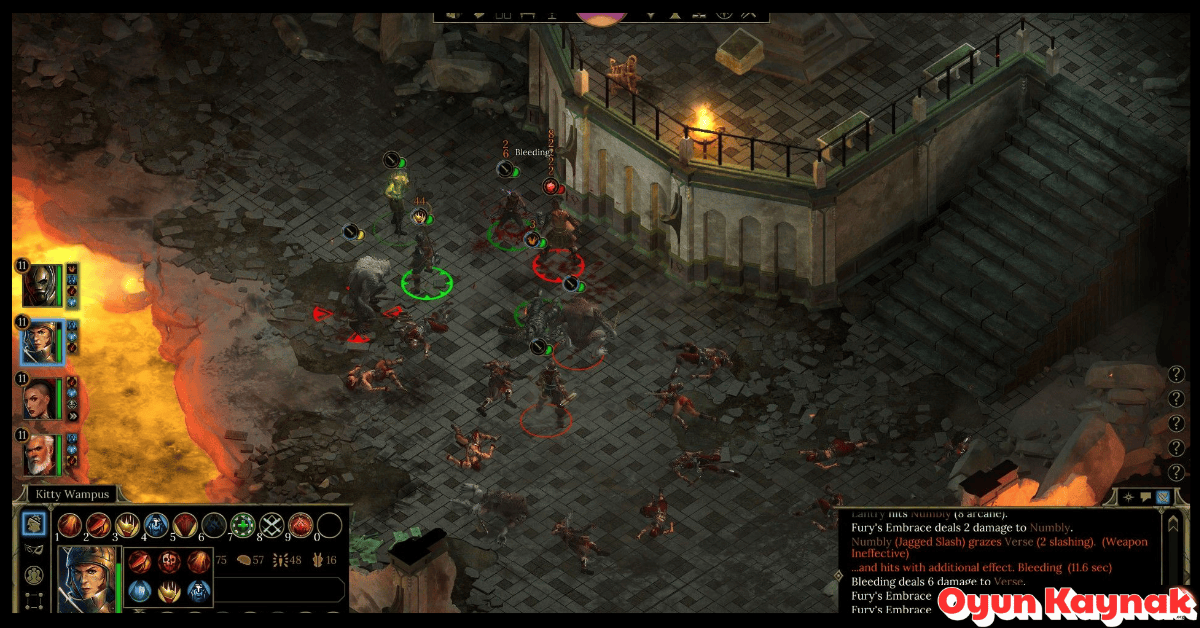Activate the blue hooded ability in slot 4
This screenshot has height=628, width=1200.
(156, 526)
